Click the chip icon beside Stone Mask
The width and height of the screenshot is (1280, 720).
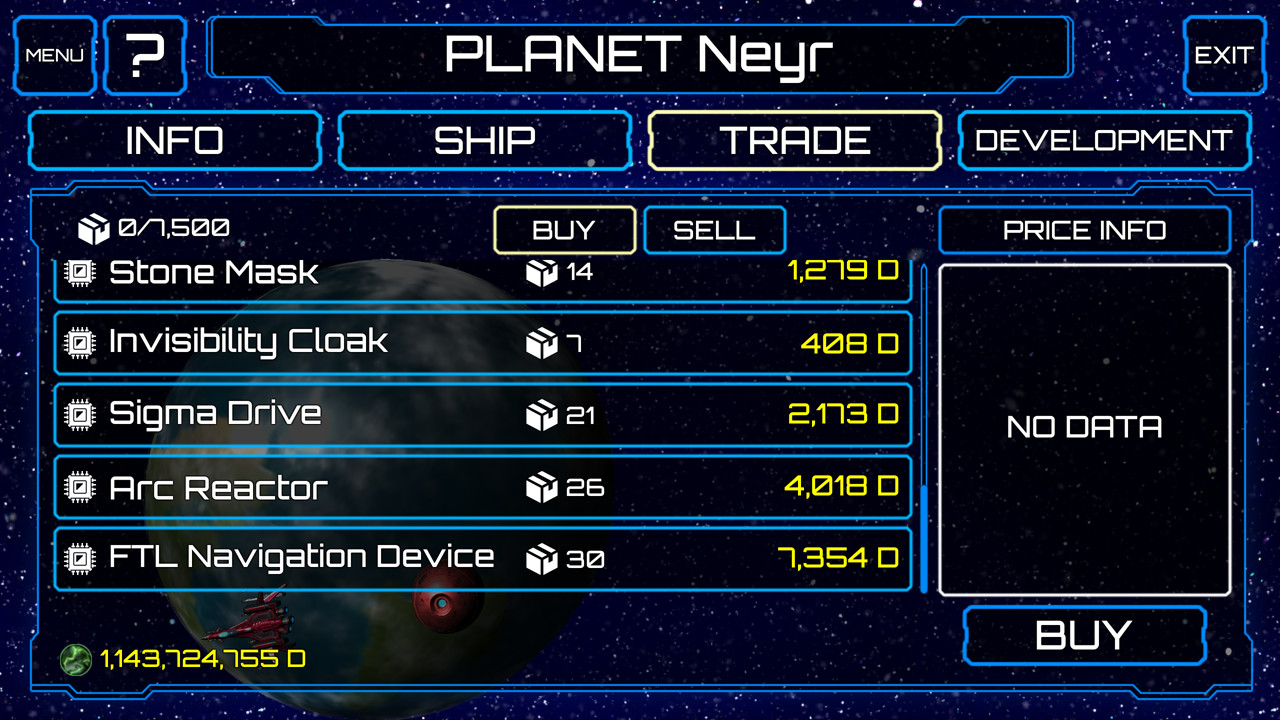point(78,272)
